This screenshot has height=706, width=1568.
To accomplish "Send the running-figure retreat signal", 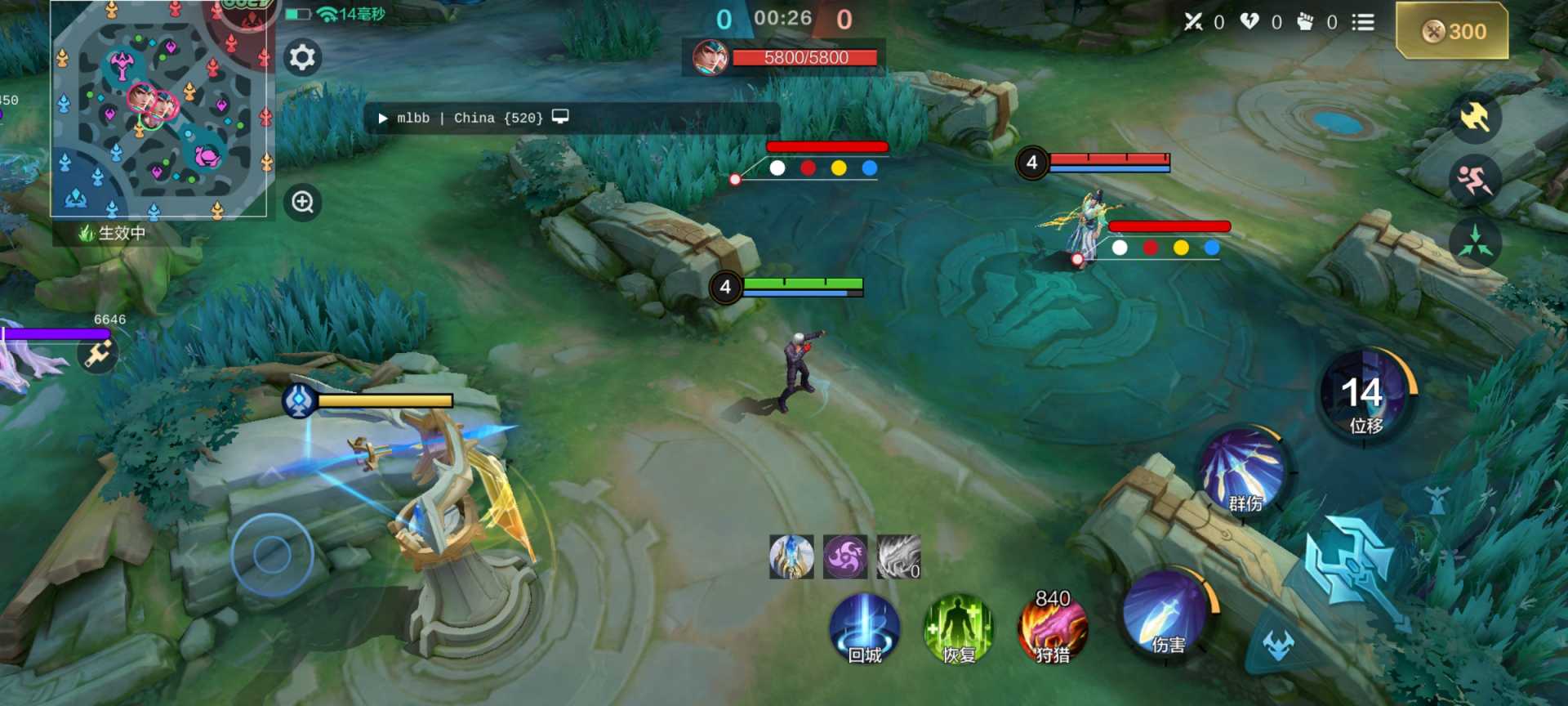I will pyautogui.click(x=1475, y=180).
